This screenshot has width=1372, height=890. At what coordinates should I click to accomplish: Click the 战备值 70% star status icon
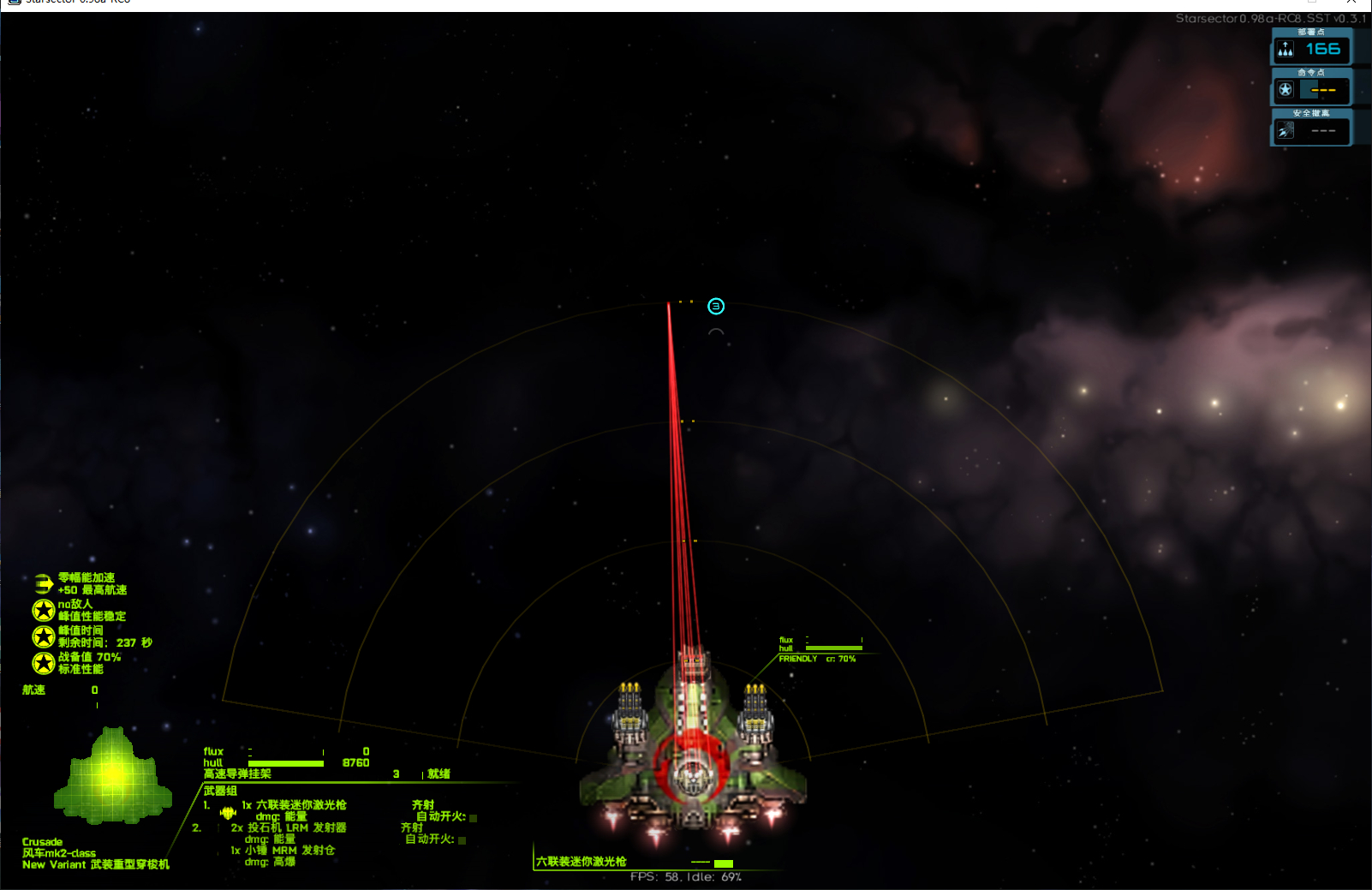43,663
